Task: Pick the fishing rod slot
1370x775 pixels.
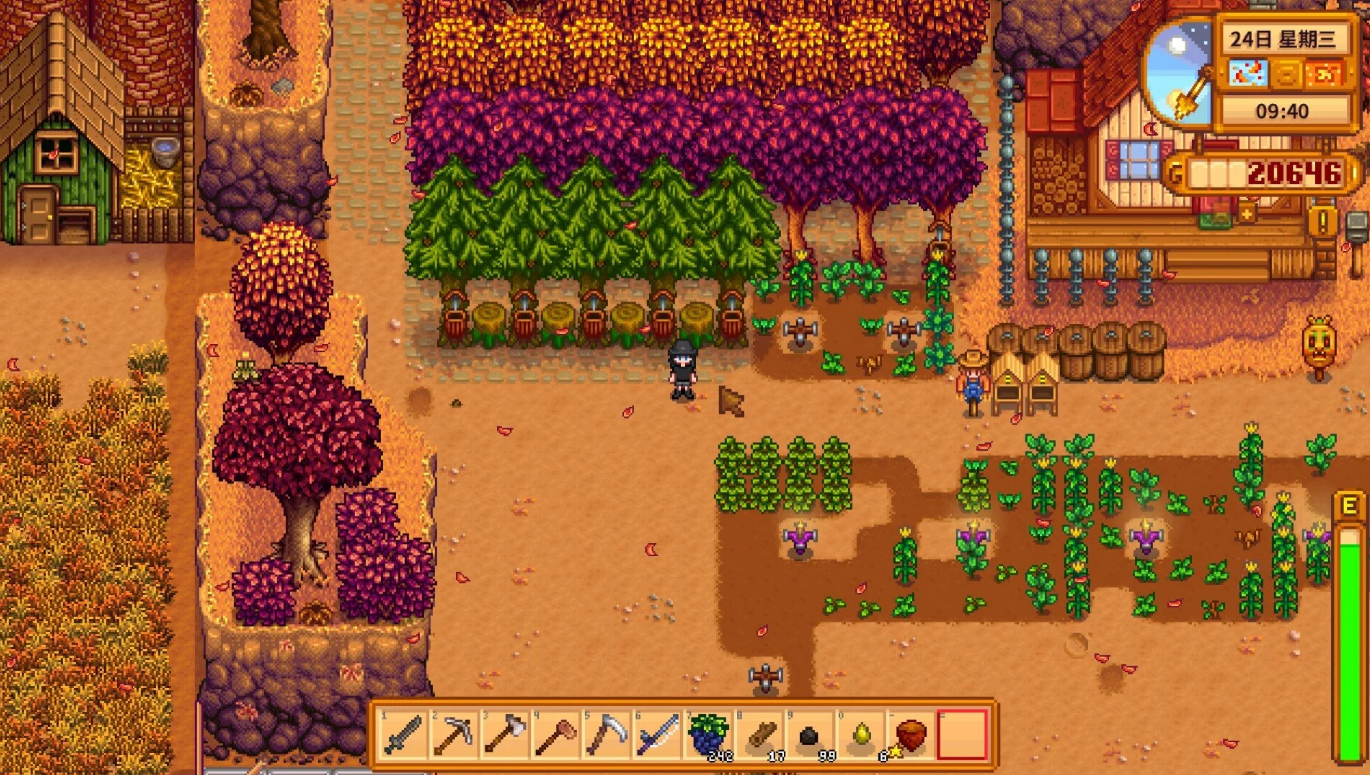Action: pyautogui.click(x=657, y=735)
